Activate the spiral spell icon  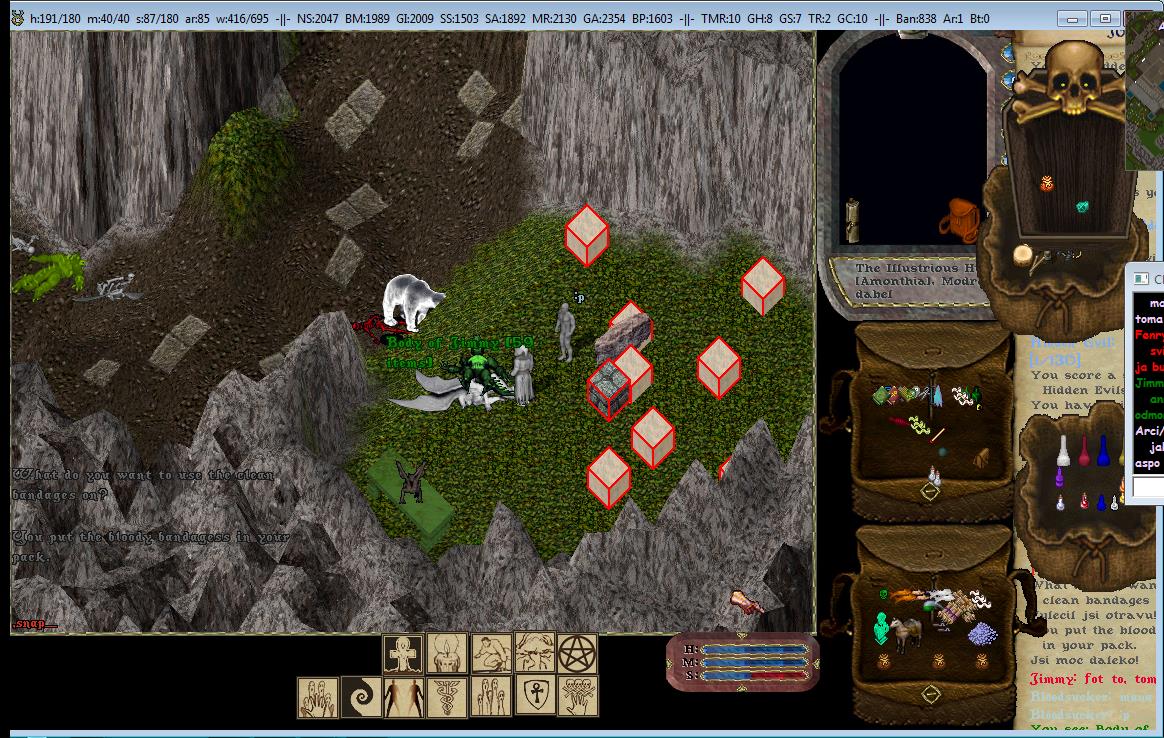click(x=360, y=696)
